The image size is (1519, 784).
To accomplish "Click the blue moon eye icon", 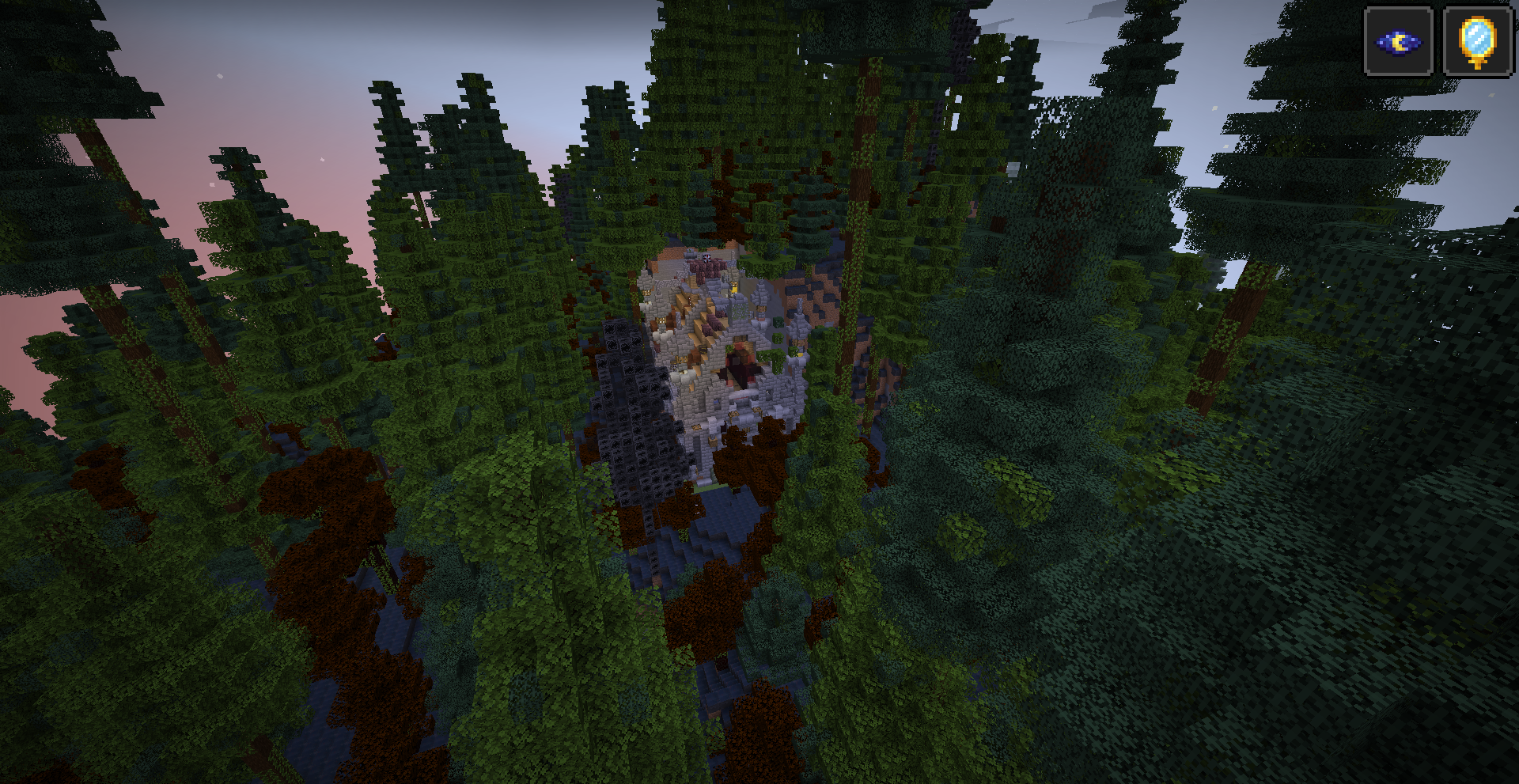I will click(1398, 41).
